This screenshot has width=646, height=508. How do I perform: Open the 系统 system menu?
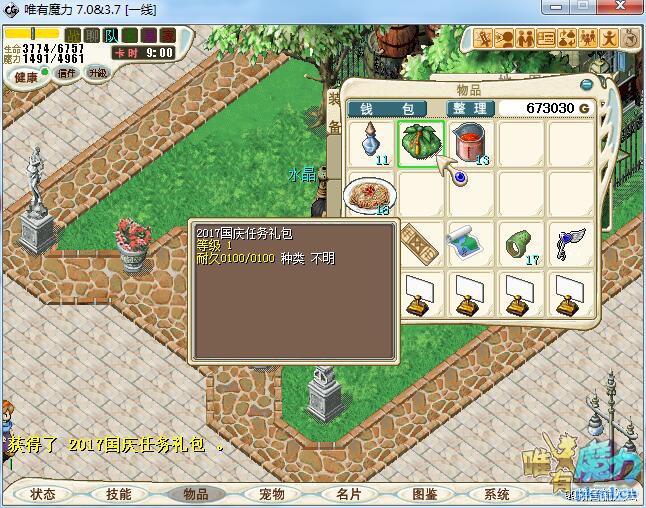pyautogui.click(x=497, y=494)
